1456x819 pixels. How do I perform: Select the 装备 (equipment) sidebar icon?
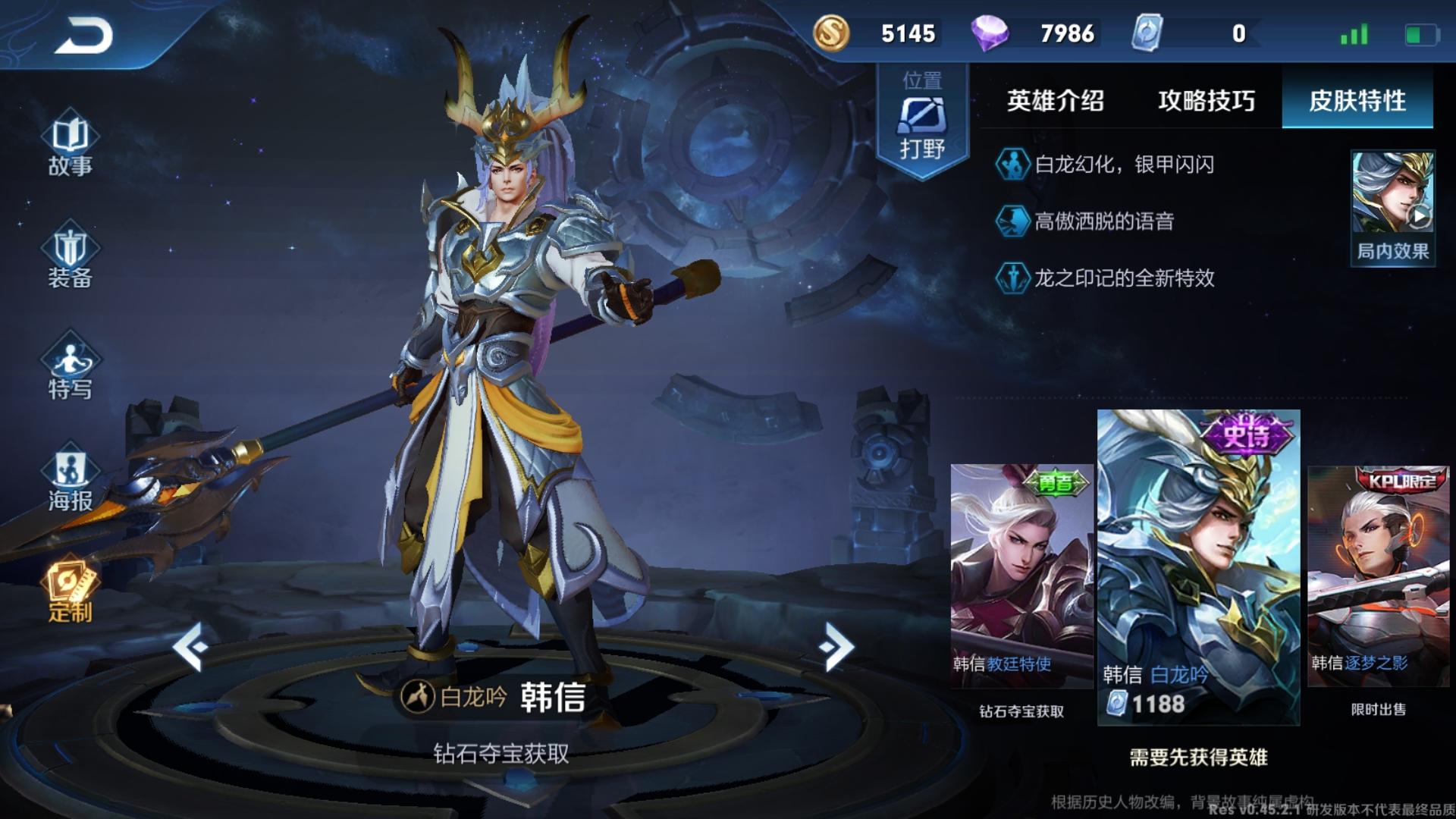[x=68, y=258]
